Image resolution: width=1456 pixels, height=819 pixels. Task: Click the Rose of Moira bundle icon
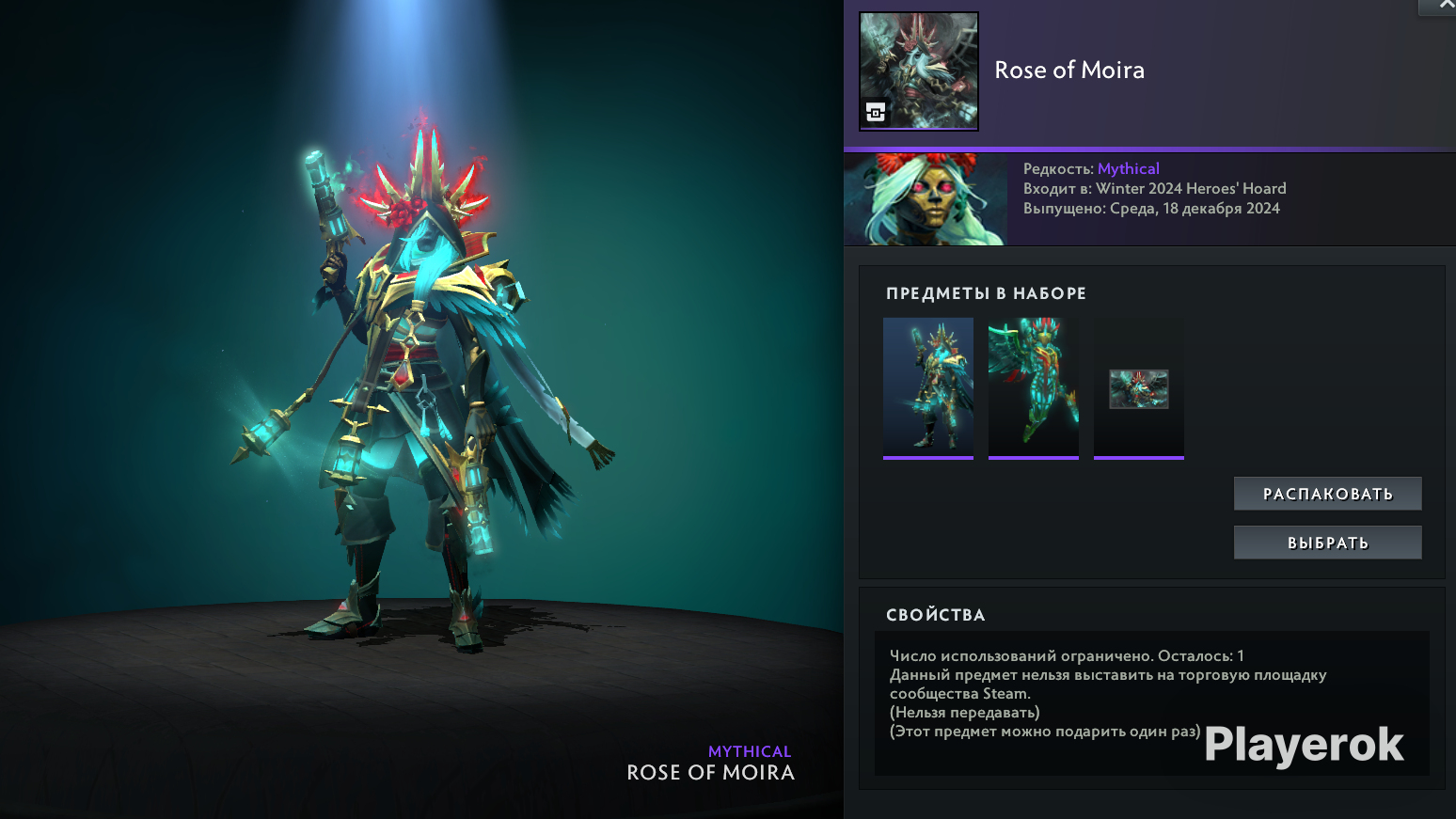pos(919,71)
